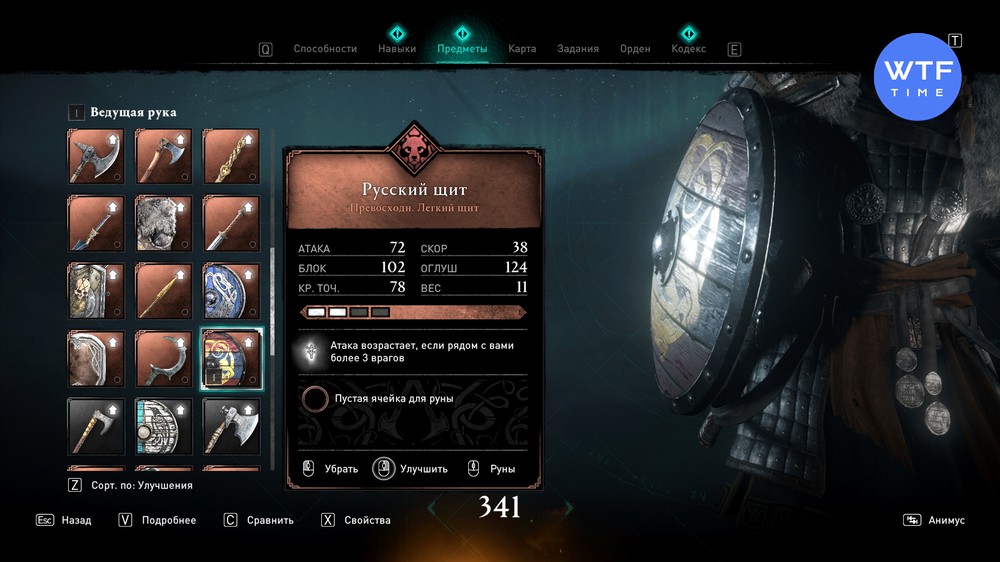Open the Задания tab

coord(578,48)
